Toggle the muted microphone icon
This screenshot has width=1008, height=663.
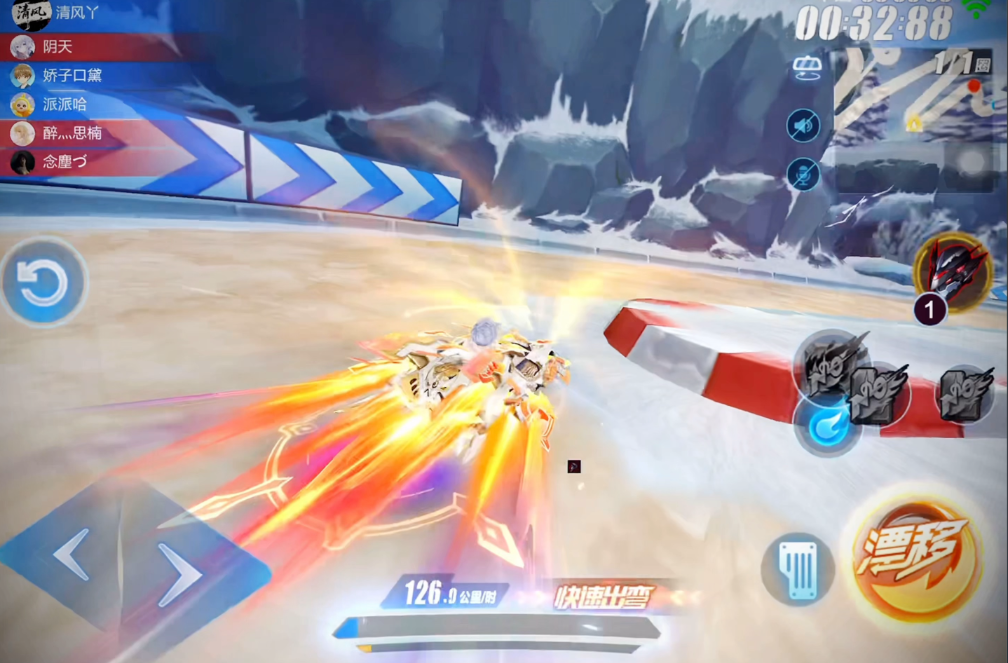tap(803, 175)
